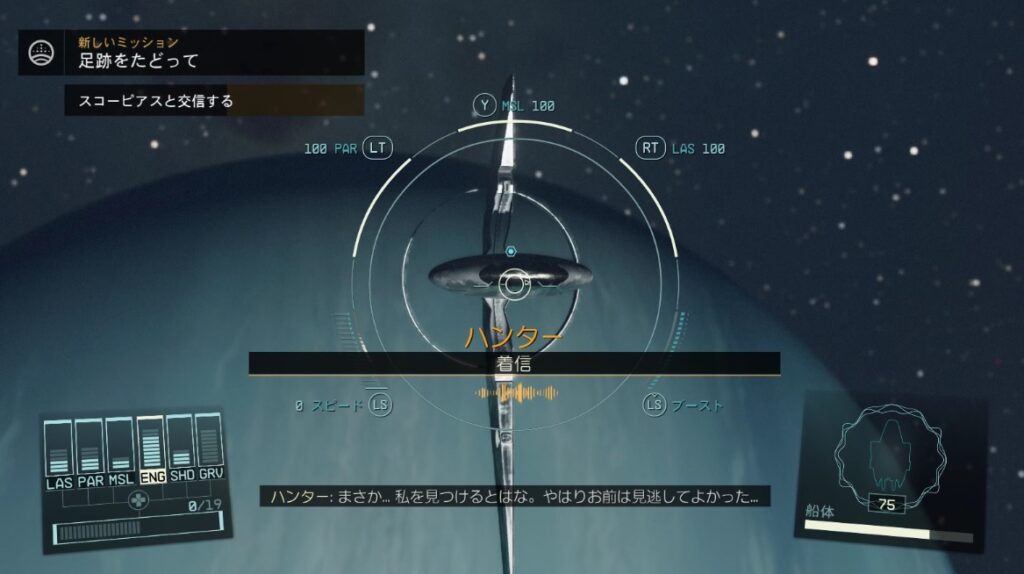1024x574 pixels.
Task: Answer the 着信 incoming hail bar
Action: coord(514,364)
